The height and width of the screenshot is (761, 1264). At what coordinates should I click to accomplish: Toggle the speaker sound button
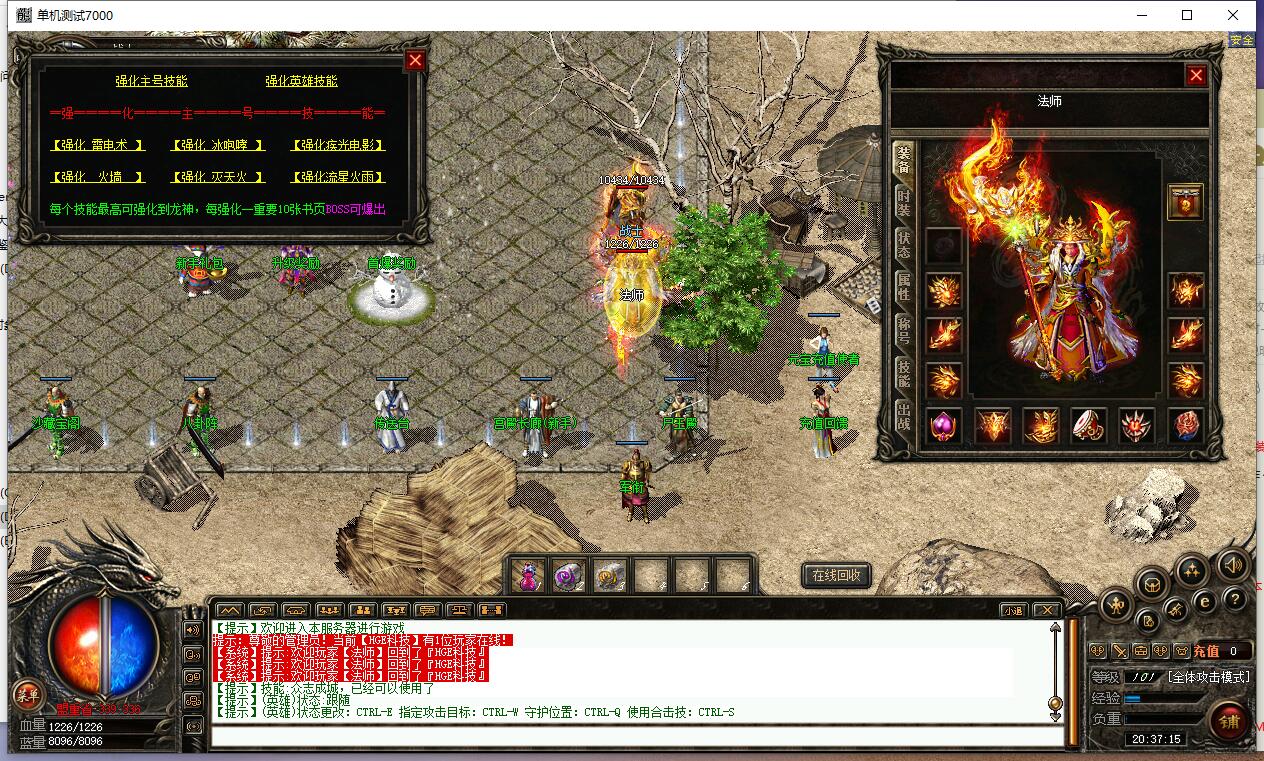tap(1232, 565)
